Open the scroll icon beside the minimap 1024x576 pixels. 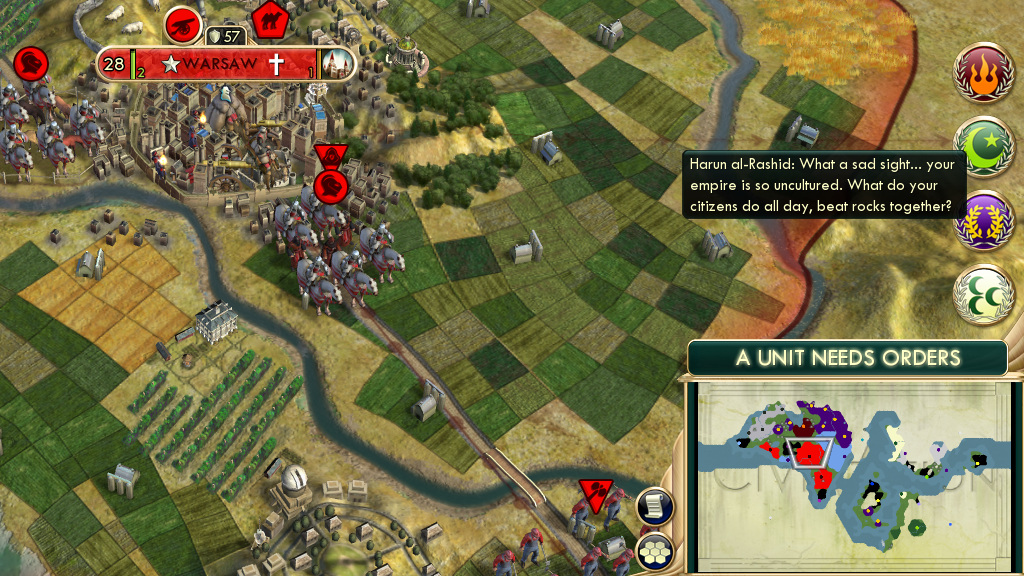point(654,506)
